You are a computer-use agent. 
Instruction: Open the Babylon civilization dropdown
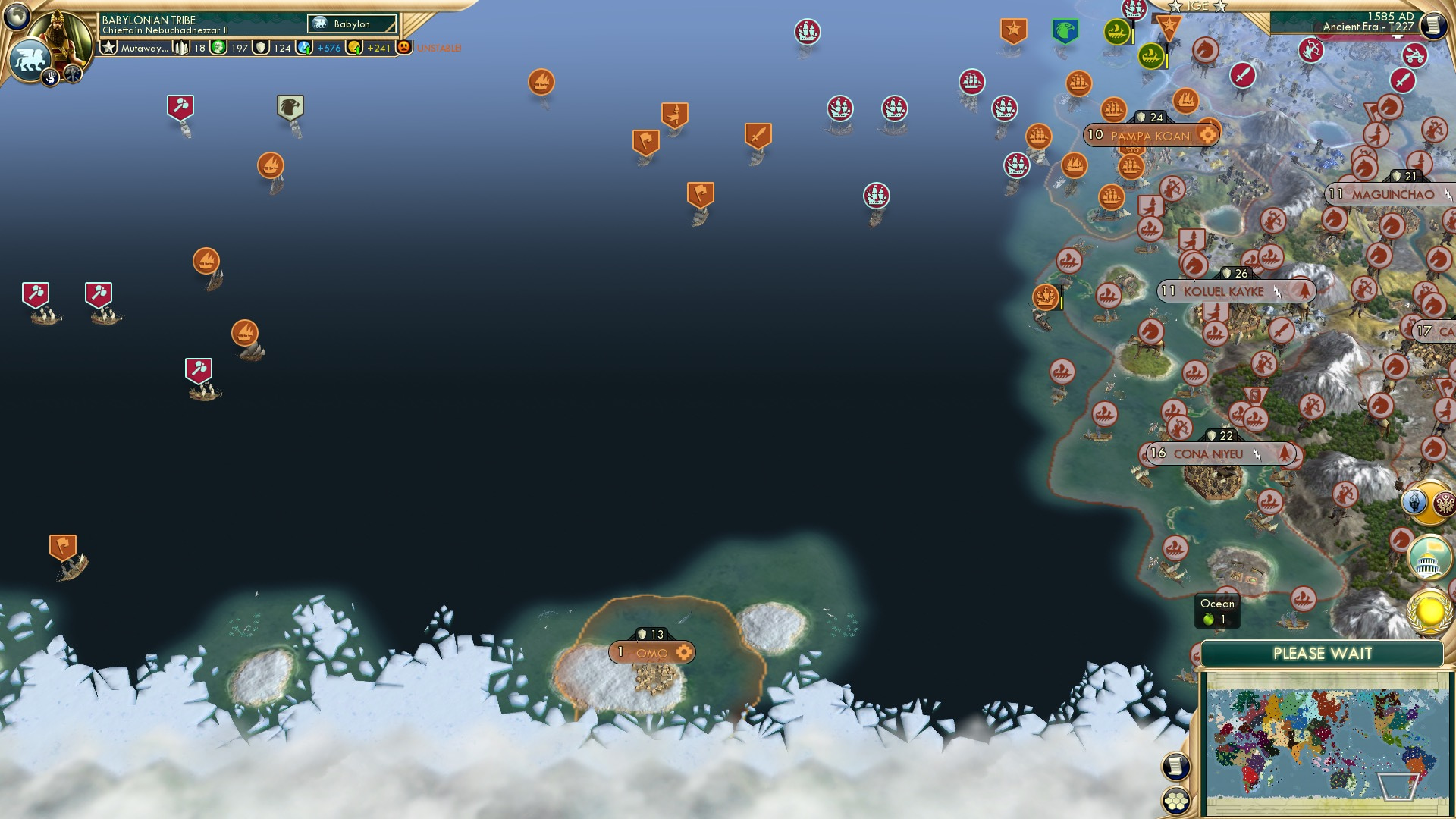[x=353, y=24]
